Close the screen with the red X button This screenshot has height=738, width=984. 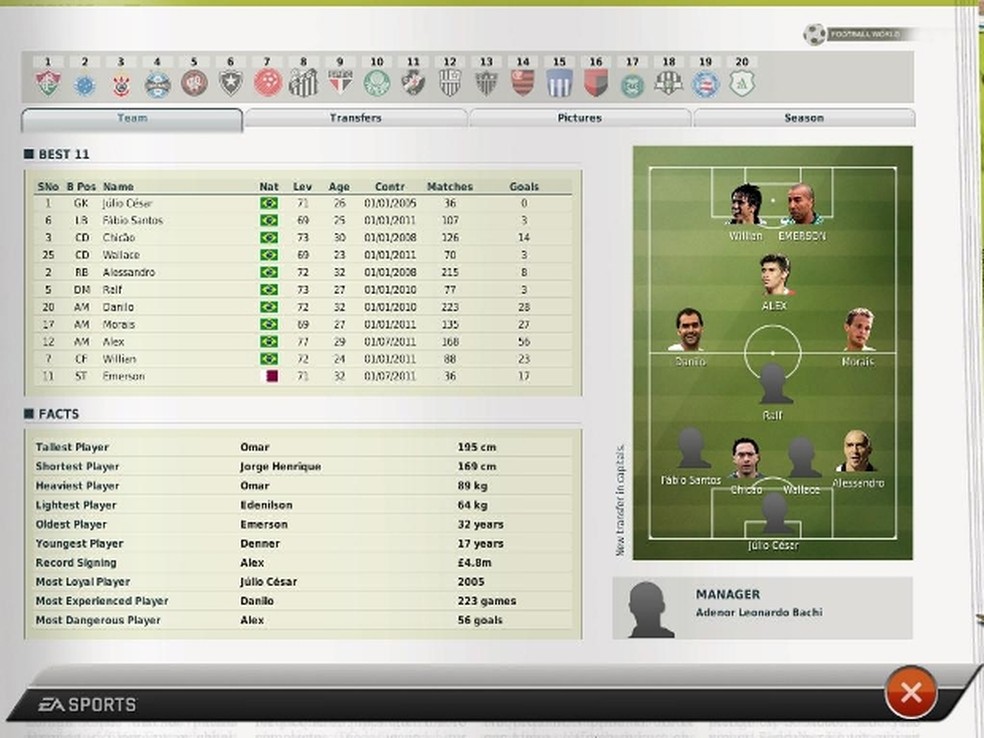(x=910, y=692)
